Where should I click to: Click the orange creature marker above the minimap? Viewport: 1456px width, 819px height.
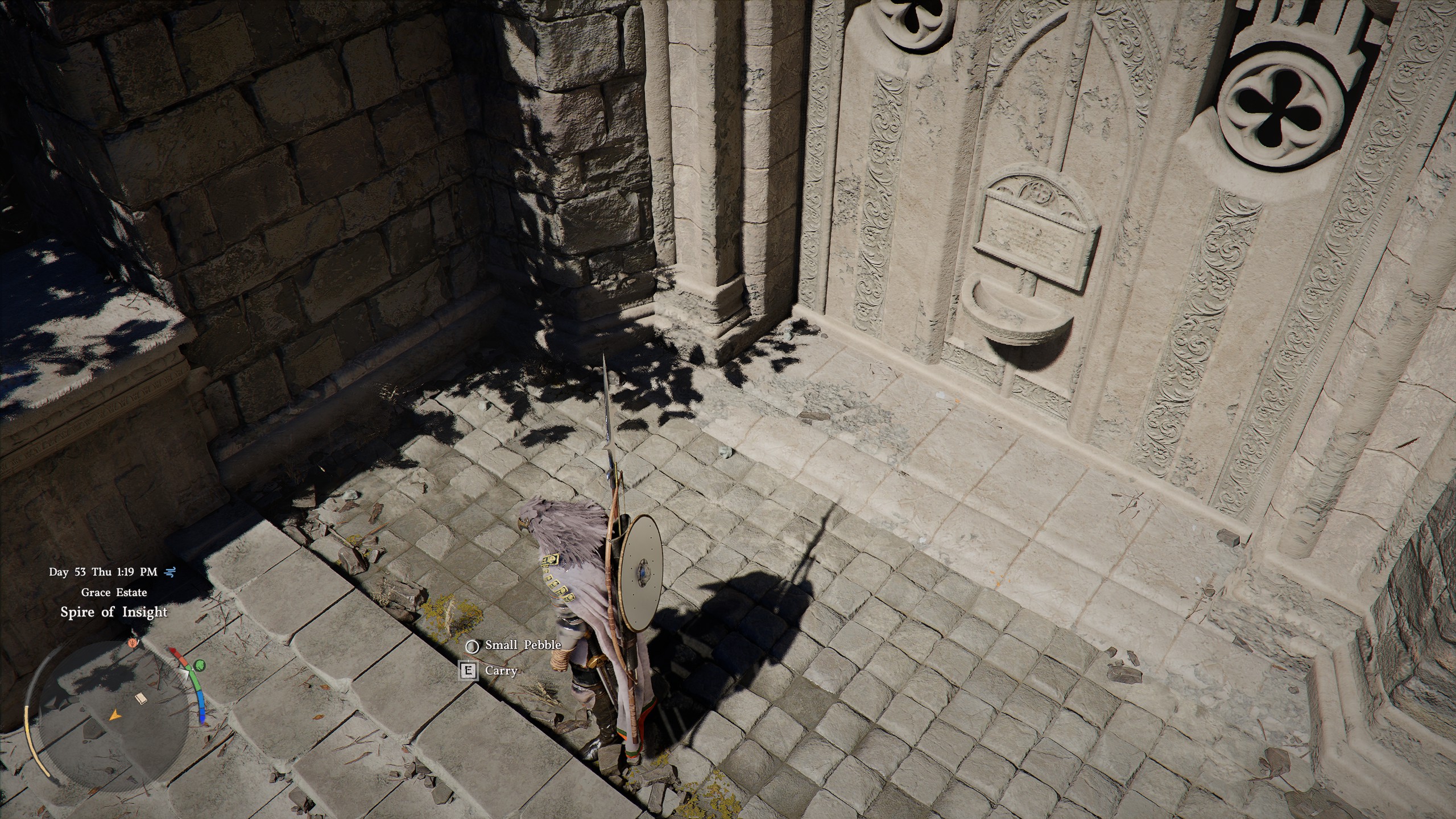coord(133,643)
